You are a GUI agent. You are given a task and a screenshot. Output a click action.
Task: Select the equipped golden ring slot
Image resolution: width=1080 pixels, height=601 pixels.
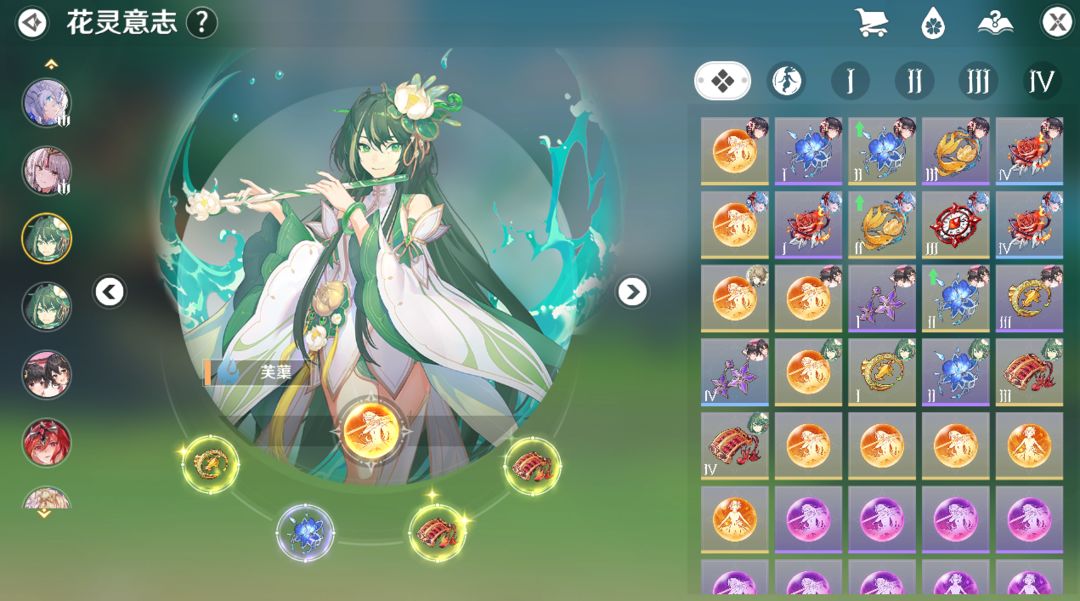point(209,463)
